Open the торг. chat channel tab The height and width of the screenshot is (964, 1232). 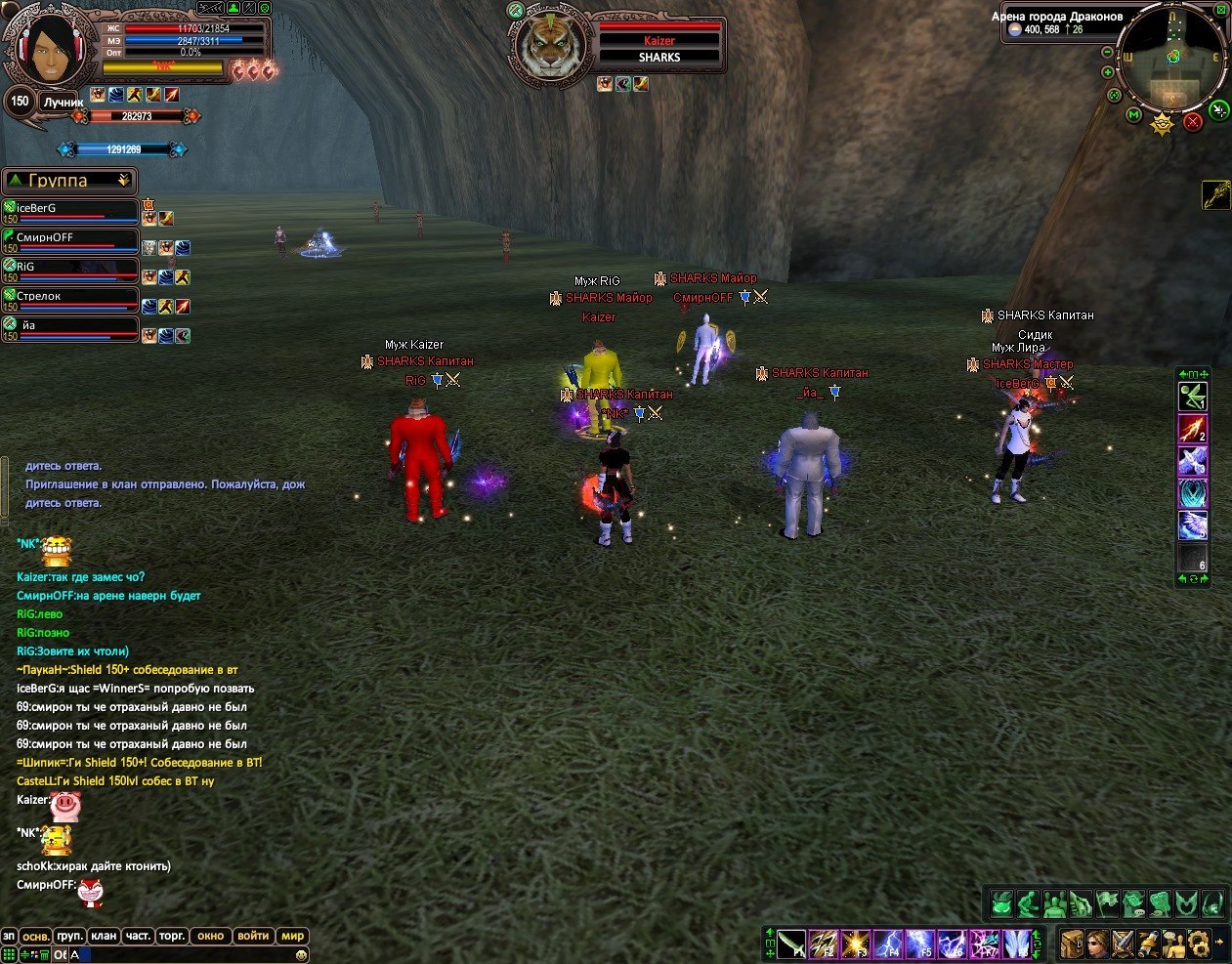[172, 936]
